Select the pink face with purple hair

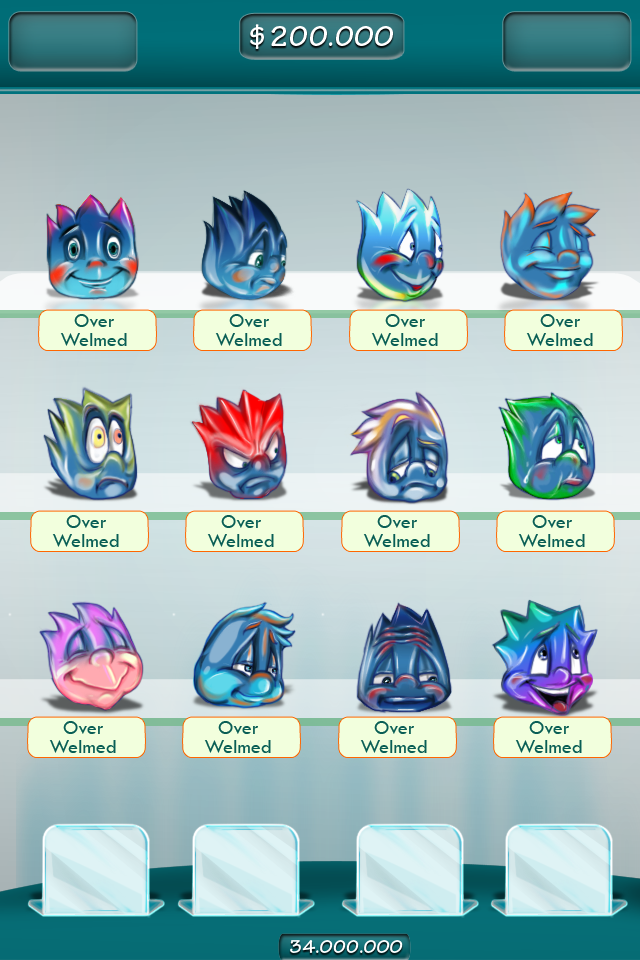pos(91,656)
